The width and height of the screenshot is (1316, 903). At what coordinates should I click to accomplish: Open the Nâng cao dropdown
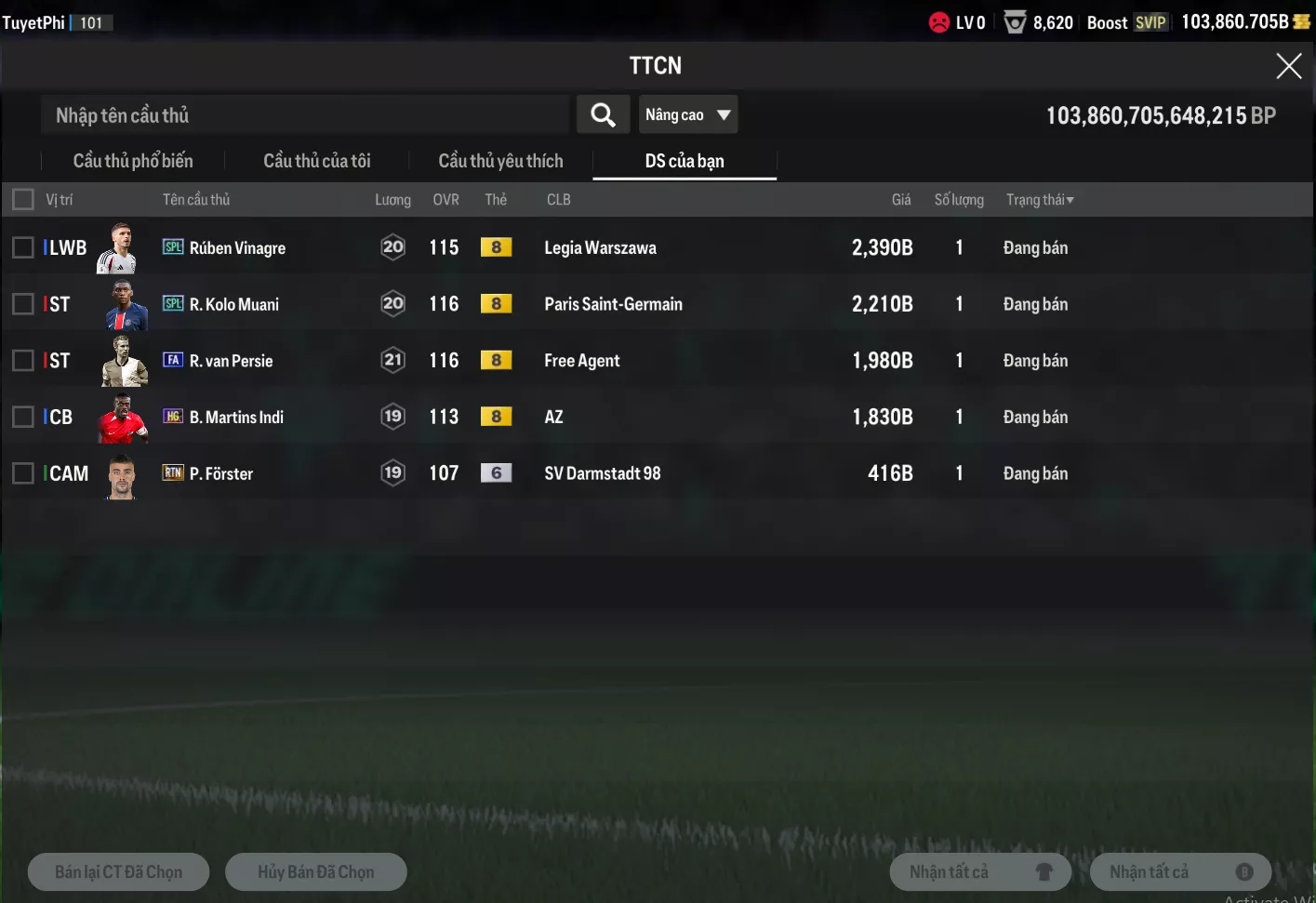point(688,115)
